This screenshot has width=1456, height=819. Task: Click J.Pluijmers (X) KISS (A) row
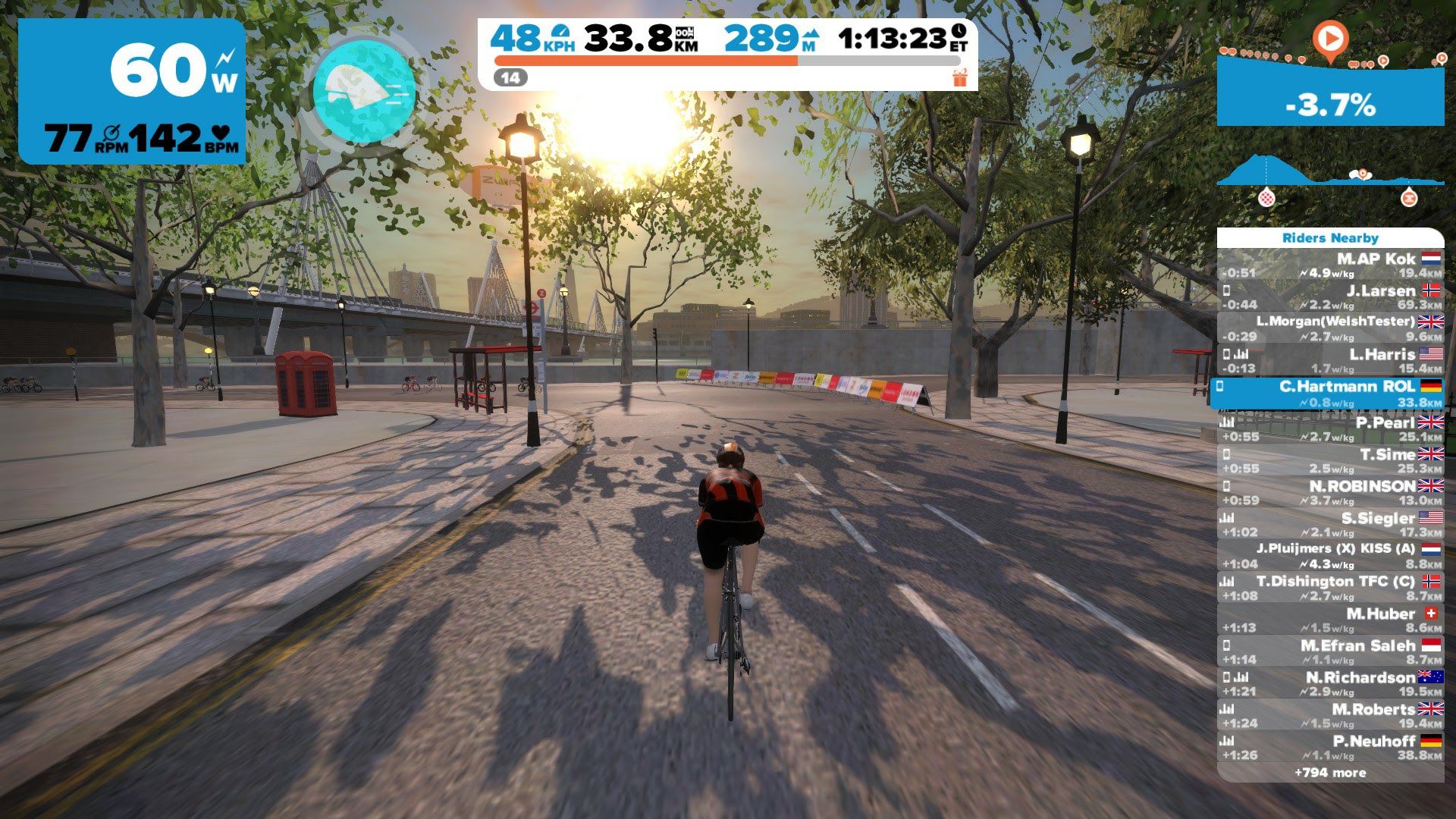tap(1330, 556)
